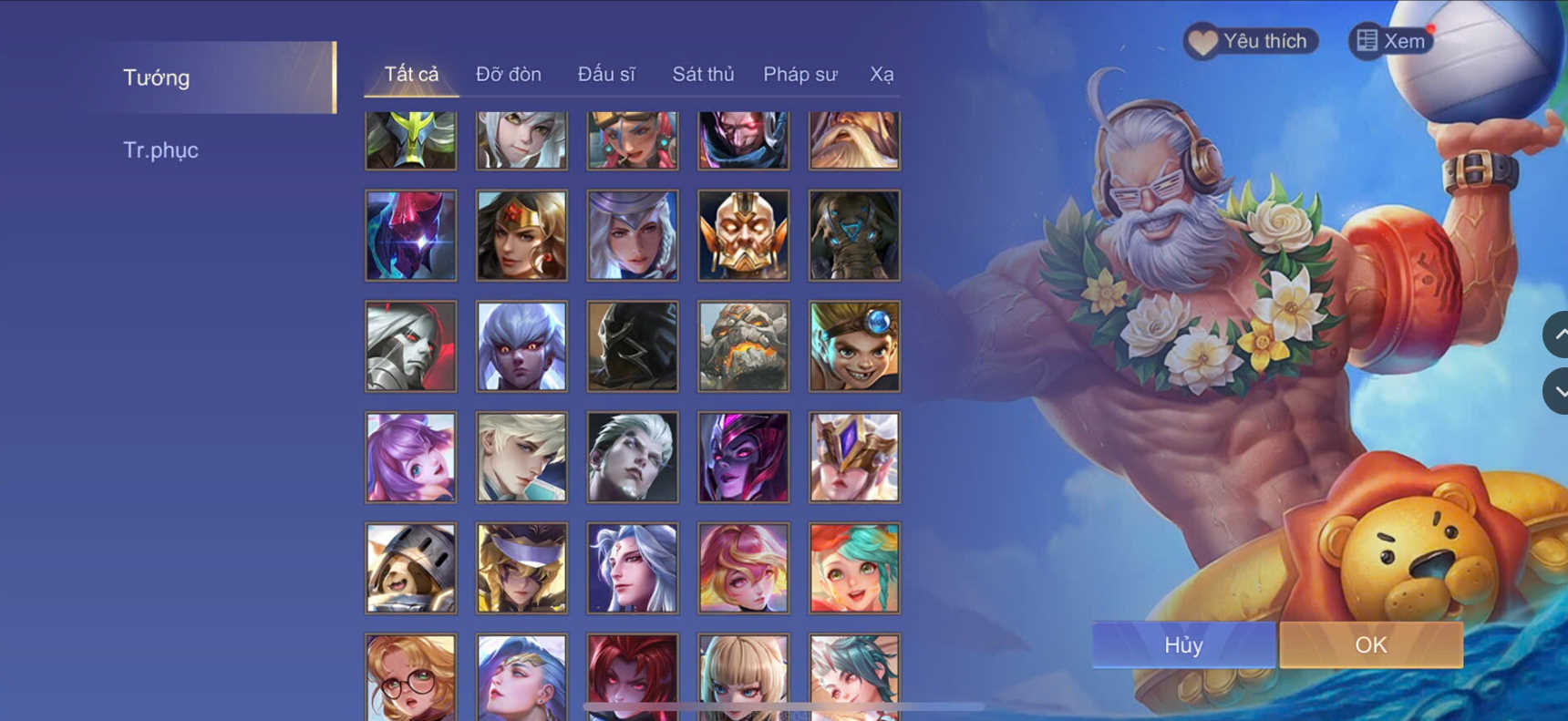This screenshot has width=1568, height=721.
Task: Switch to the Đỡ đòn tab
Action: click(x=510, y=74)
